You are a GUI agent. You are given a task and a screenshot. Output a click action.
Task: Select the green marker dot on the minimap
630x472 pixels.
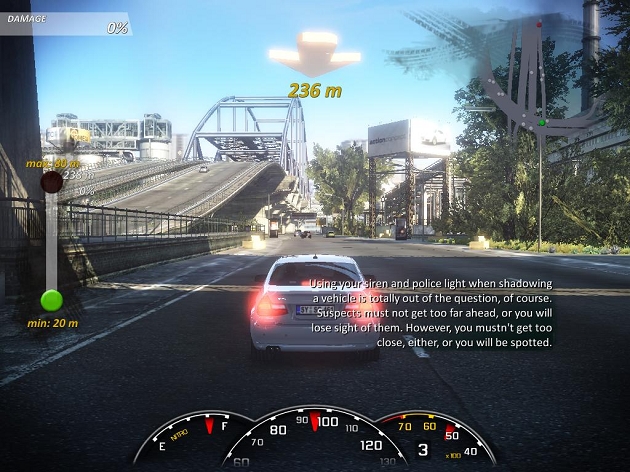coord(541,123)
